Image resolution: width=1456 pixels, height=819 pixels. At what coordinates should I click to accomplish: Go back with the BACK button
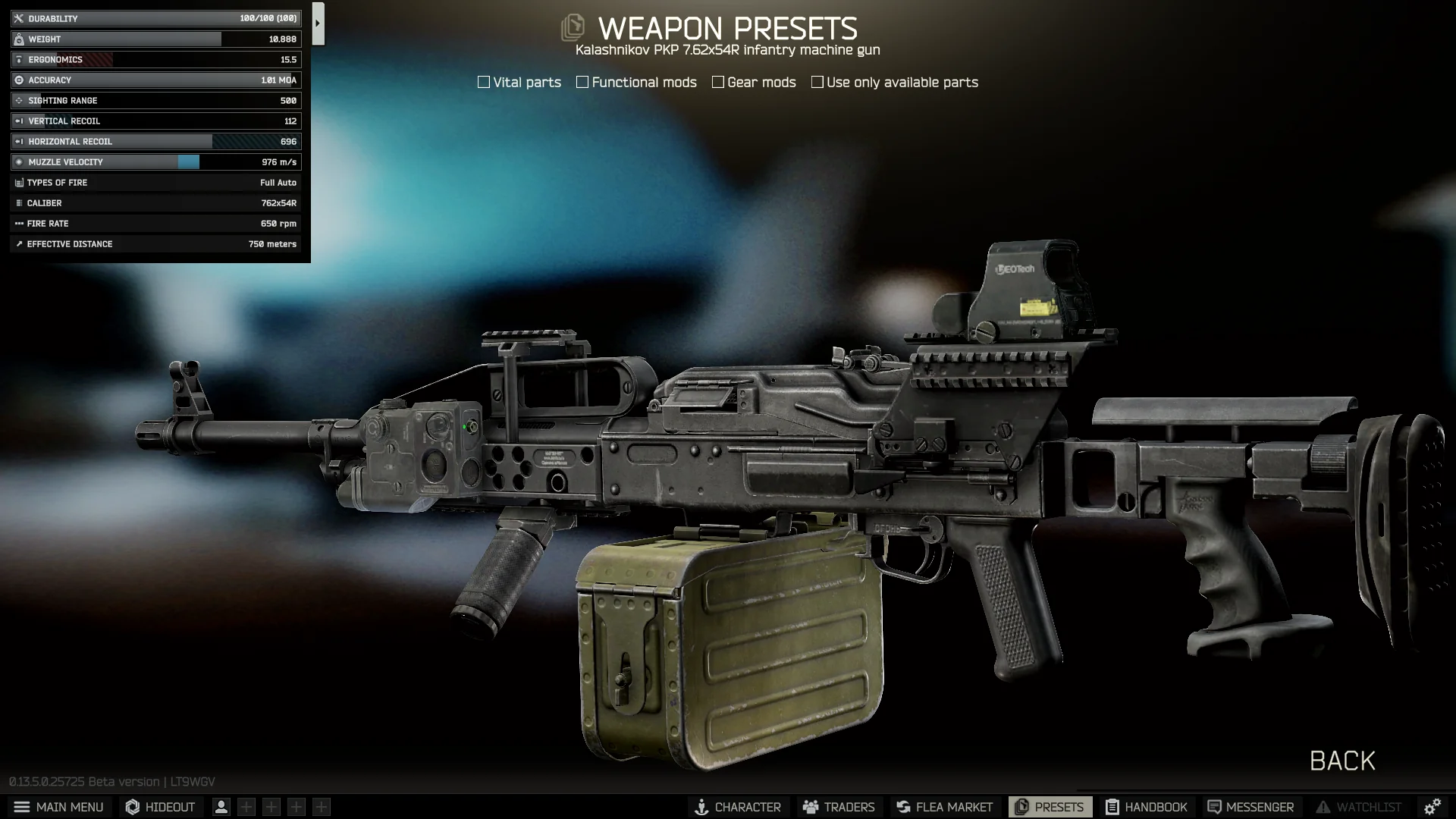click(x=1342, y=761)
